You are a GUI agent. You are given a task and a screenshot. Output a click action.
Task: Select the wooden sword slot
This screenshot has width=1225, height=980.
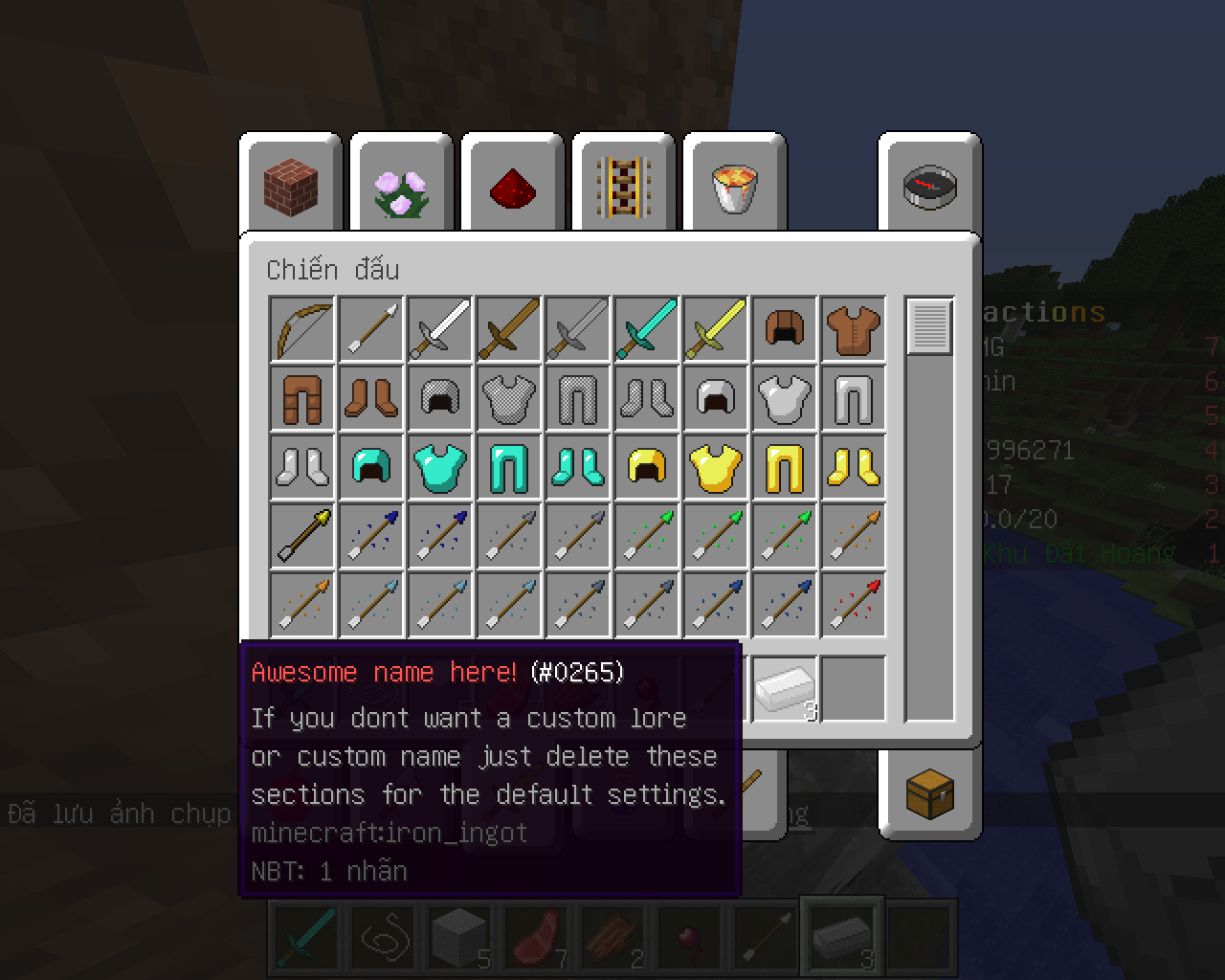click(x=509, y=329)
